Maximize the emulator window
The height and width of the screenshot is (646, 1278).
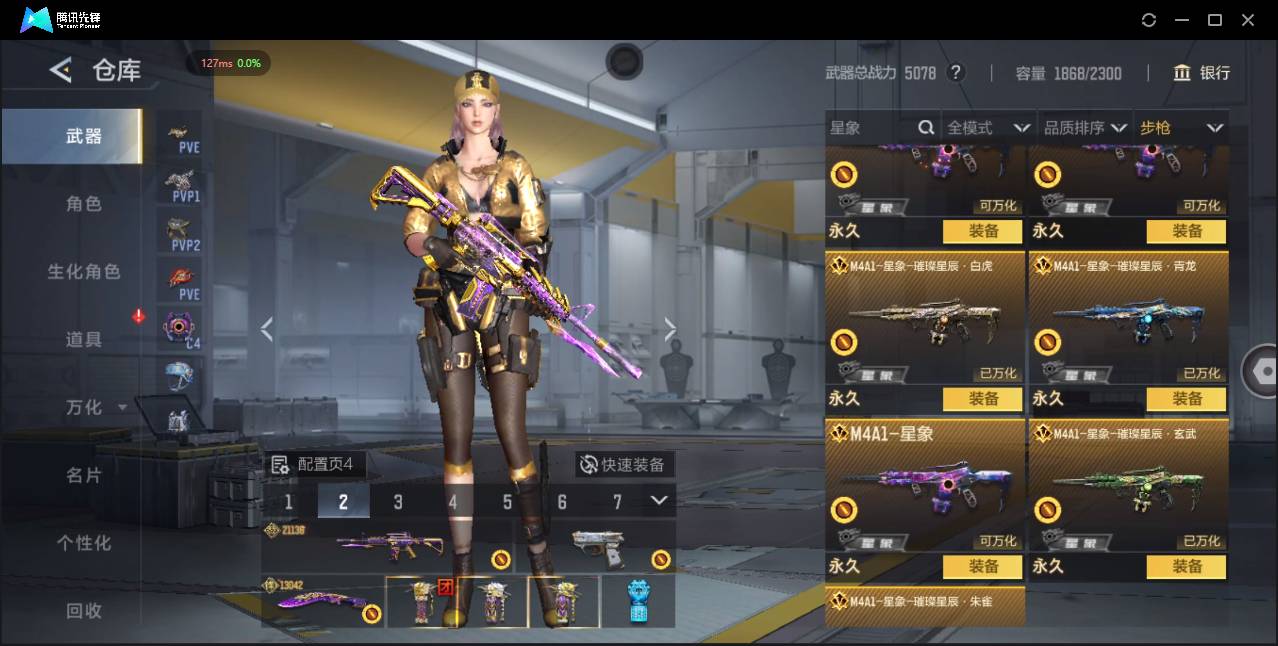(x=1215, y=20)
